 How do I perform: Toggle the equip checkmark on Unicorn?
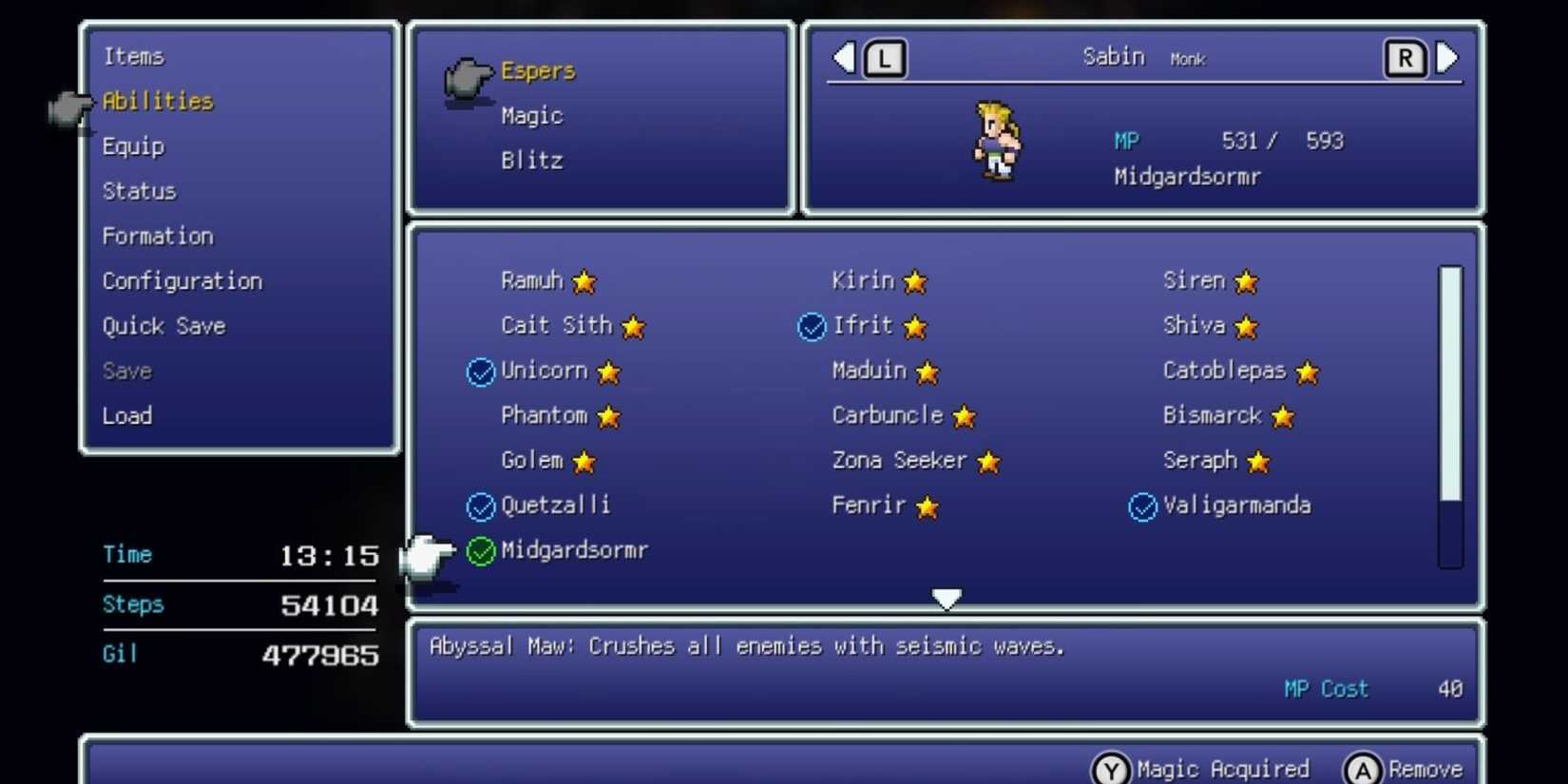479,372
